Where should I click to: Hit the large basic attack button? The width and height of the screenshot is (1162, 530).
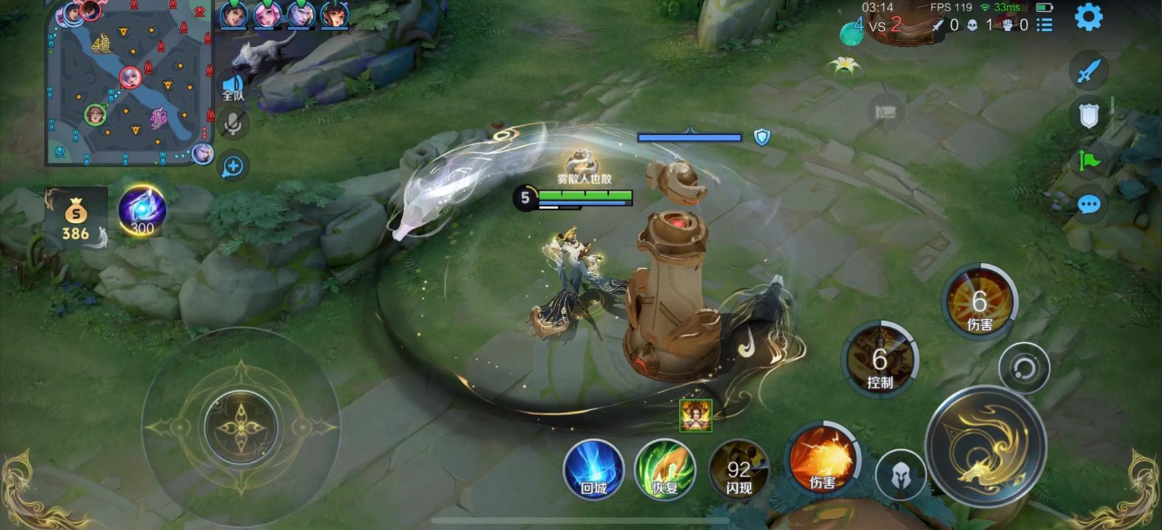coord(985,445)
